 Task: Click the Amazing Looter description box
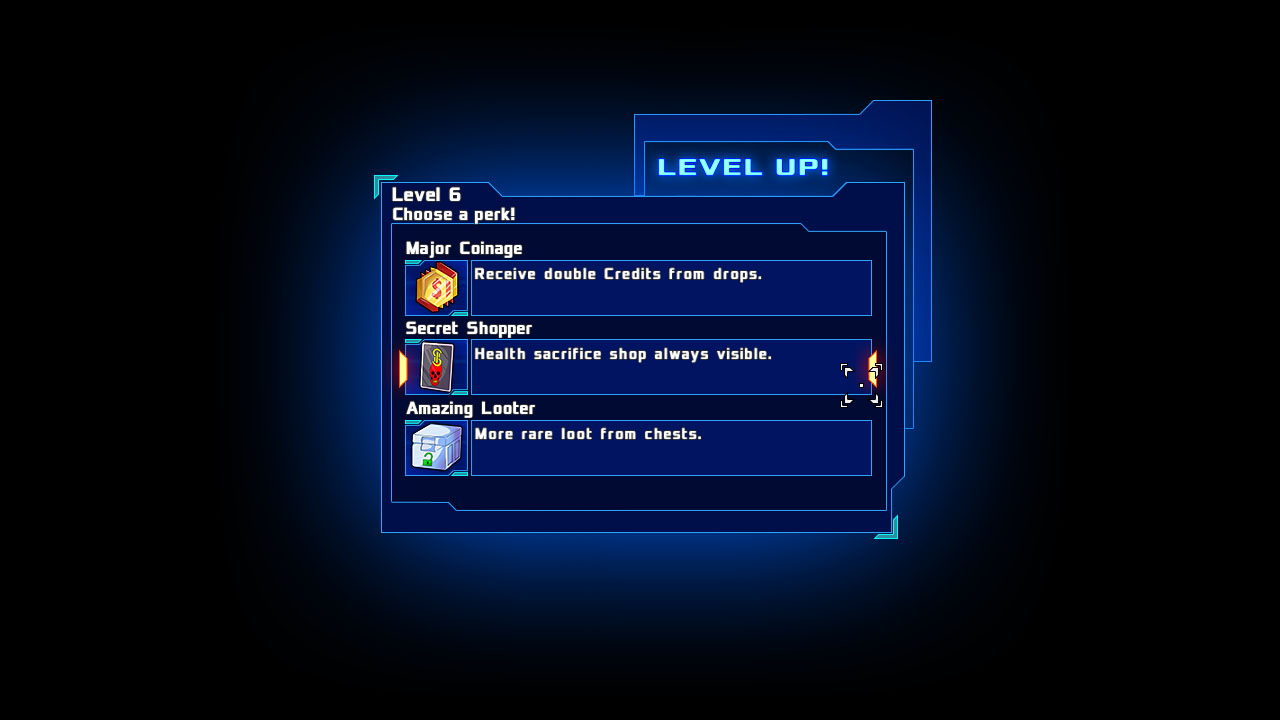[672, 447]
